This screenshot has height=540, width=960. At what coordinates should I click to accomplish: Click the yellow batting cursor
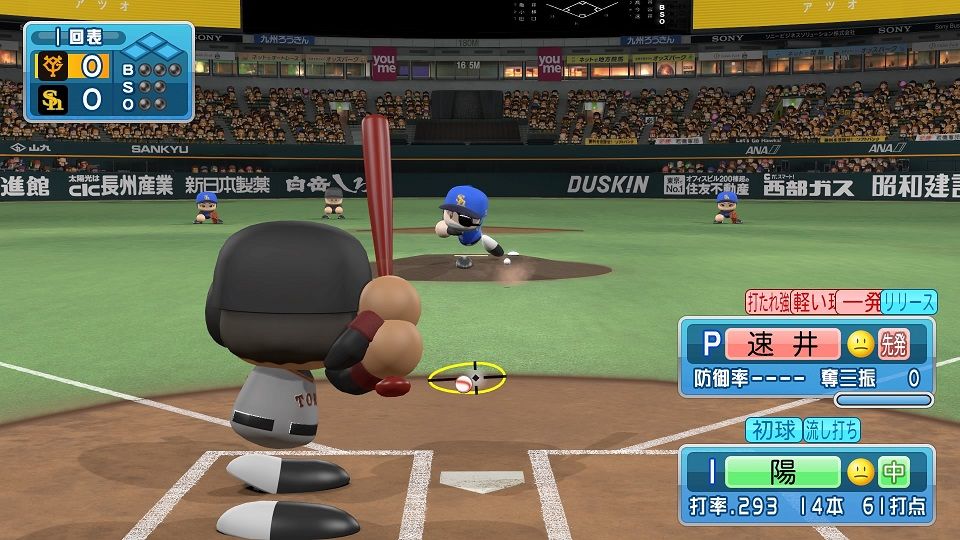pyautogui.click(x=466, y=379)
